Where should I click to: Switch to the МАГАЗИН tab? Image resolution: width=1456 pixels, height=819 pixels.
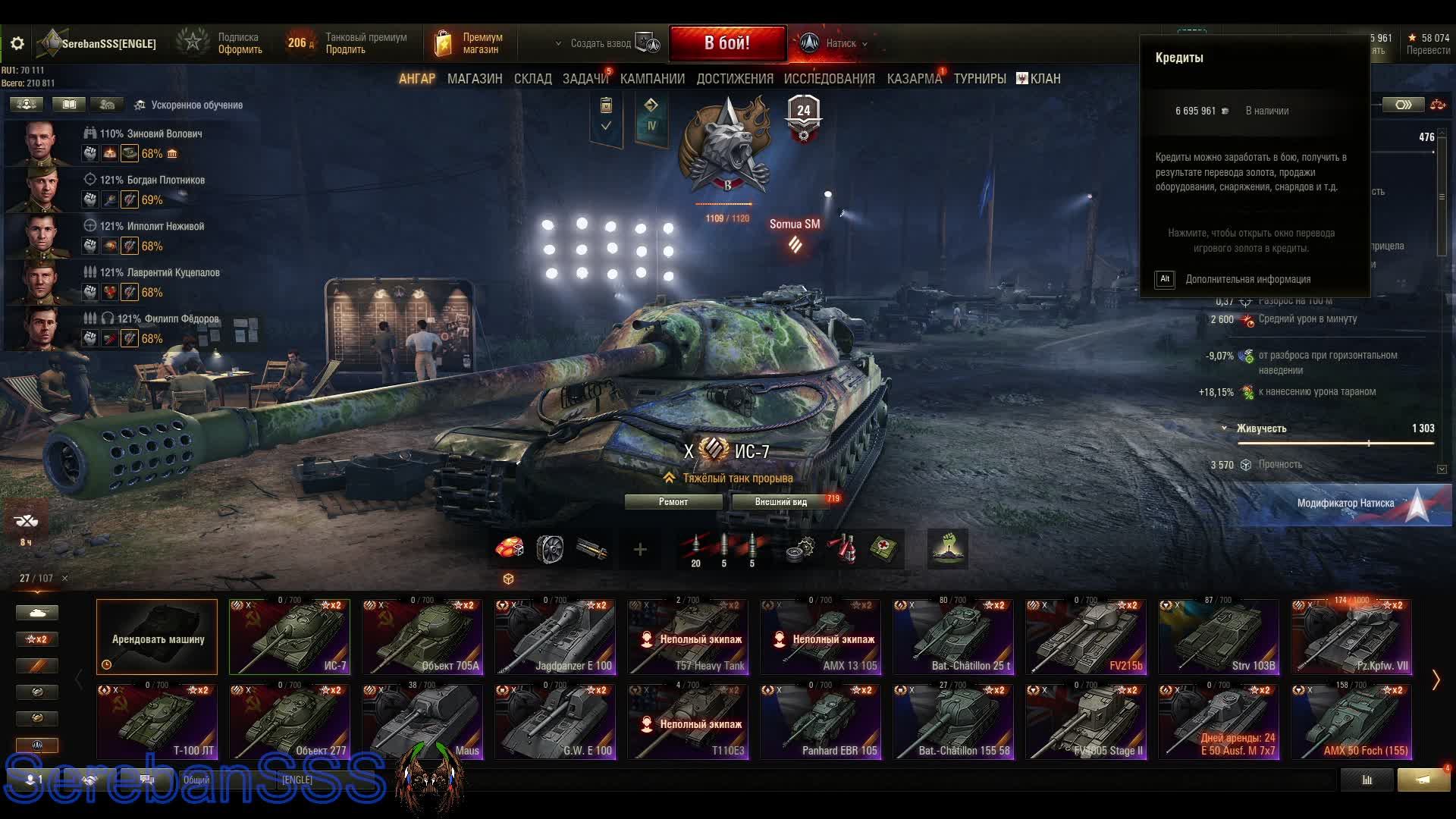click(475, 79)
